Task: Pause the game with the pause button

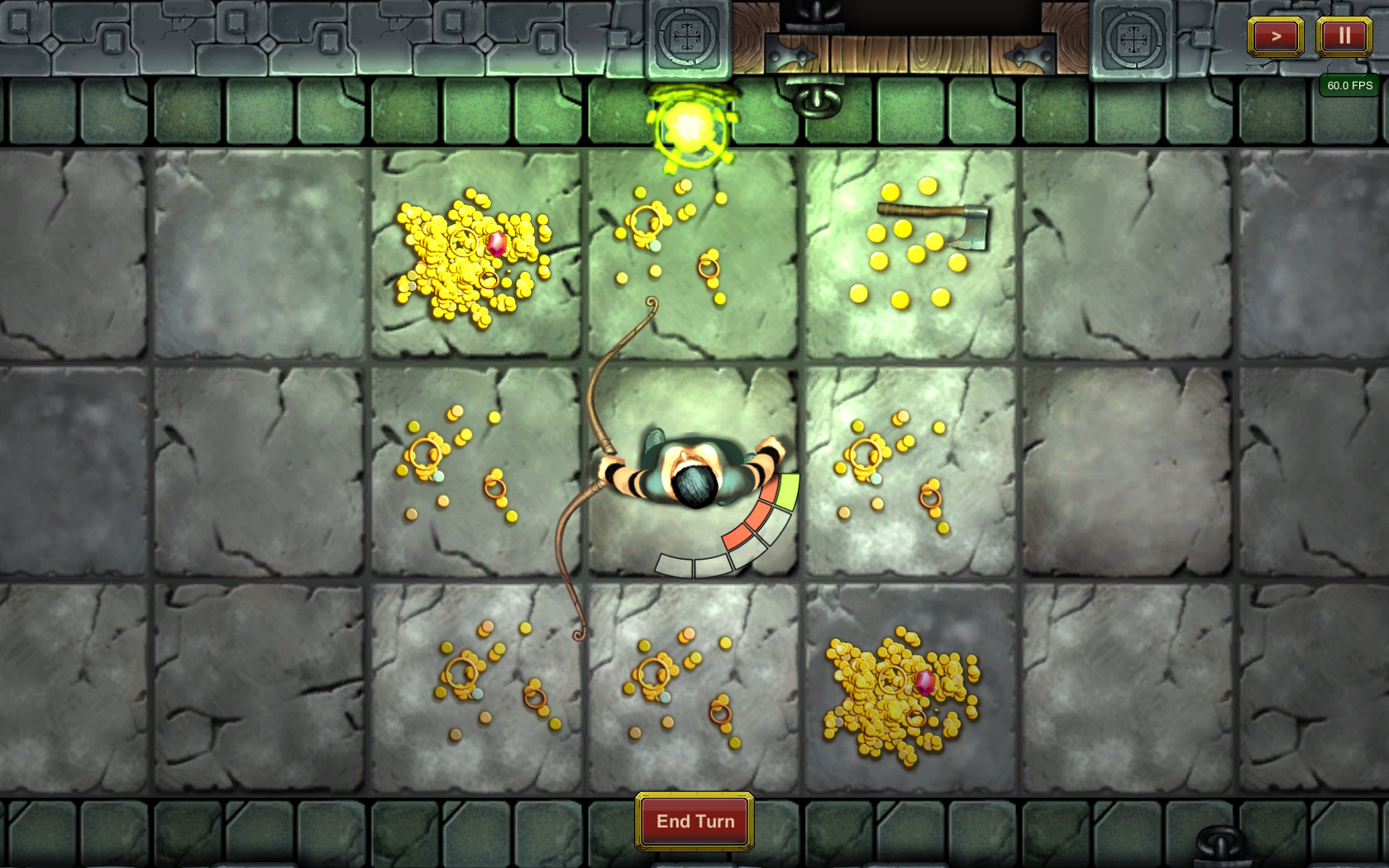Action: 1344,36
